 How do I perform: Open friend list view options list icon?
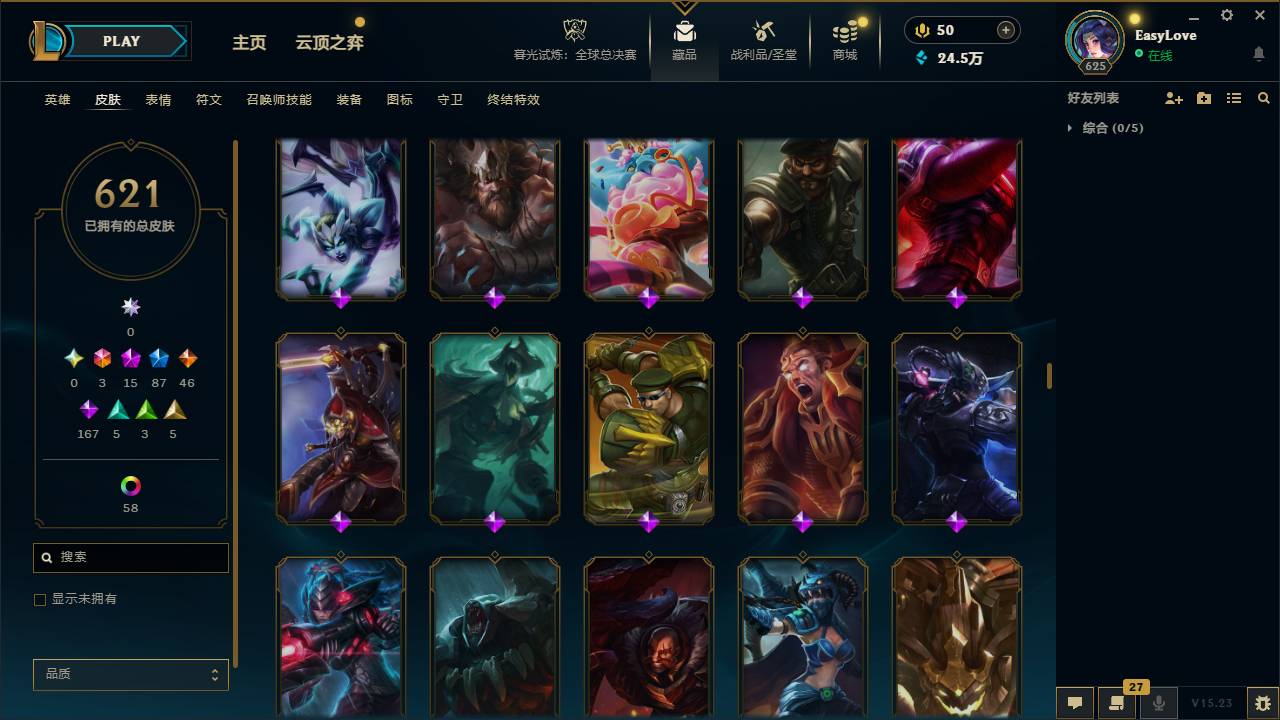[x=1234, y=97]
